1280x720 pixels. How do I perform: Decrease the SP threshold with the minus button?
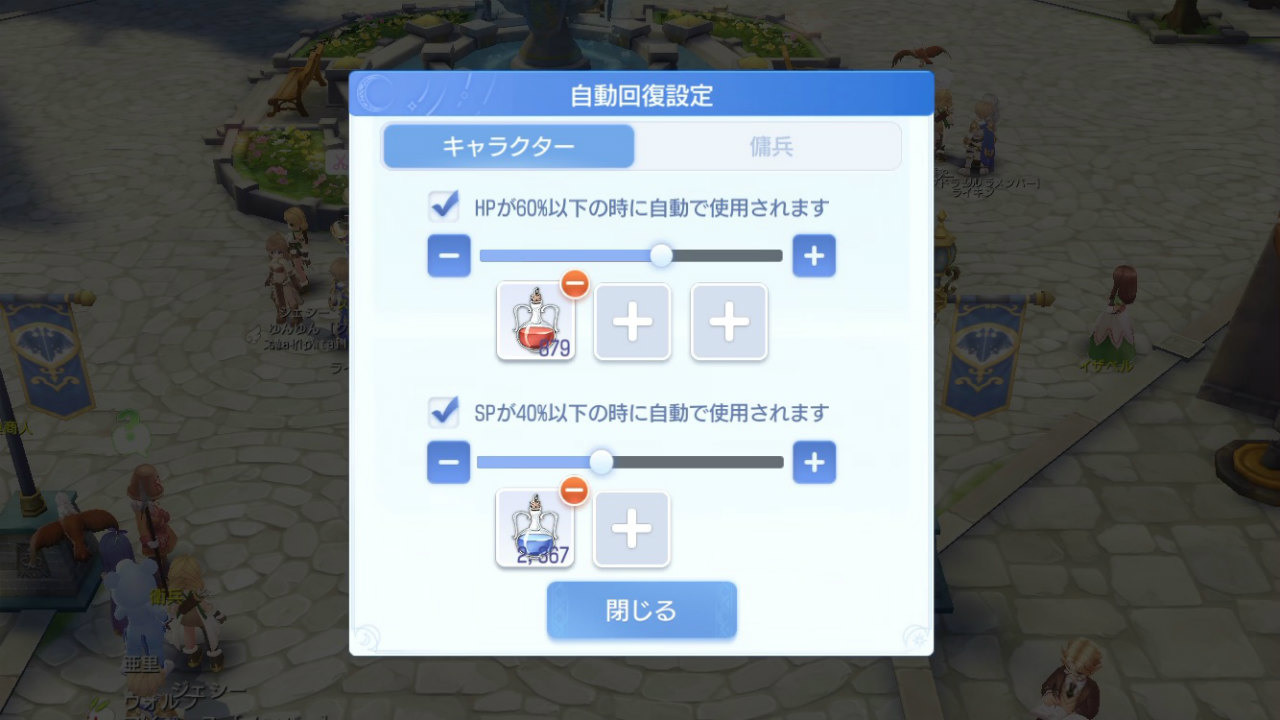[449, 462]
